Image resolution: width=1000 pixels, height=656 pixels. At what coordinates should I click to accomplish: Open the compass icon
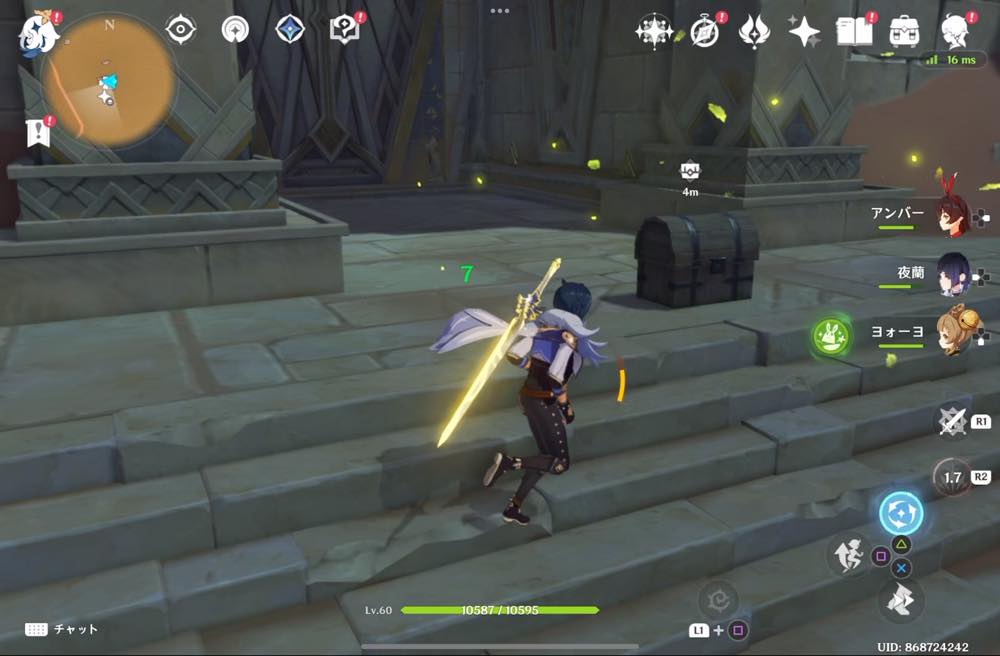coord(705,32)
